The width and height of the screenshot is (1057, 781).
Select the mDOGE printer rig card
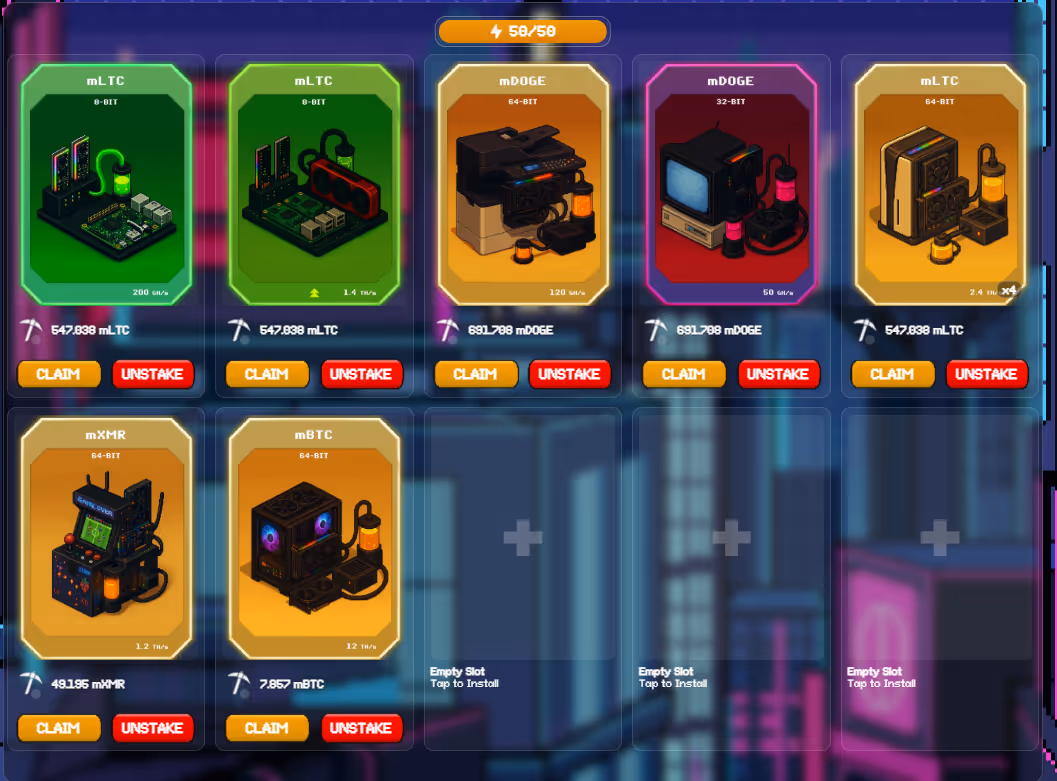tap(523, 185)
